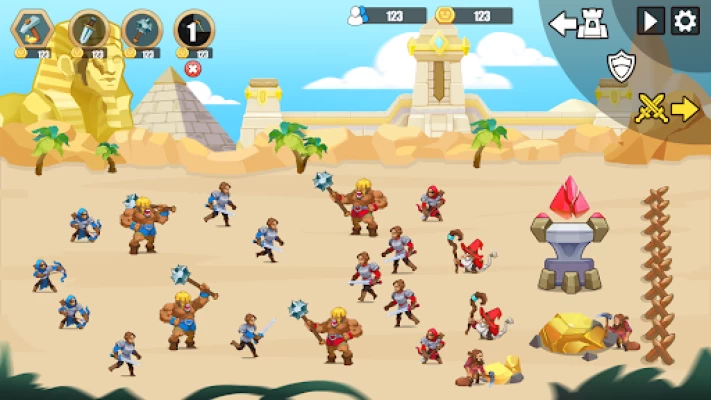The image size is (711, 400).
Task: Select the pickaxe miner unit icon
Action: (194, 28)
